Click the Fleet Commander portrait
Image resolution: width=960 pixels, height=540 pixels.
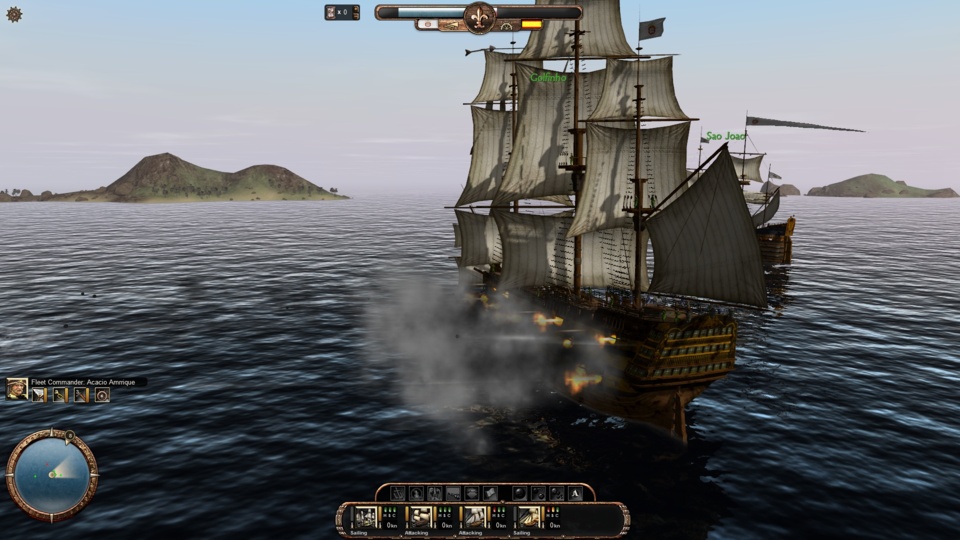17,389
